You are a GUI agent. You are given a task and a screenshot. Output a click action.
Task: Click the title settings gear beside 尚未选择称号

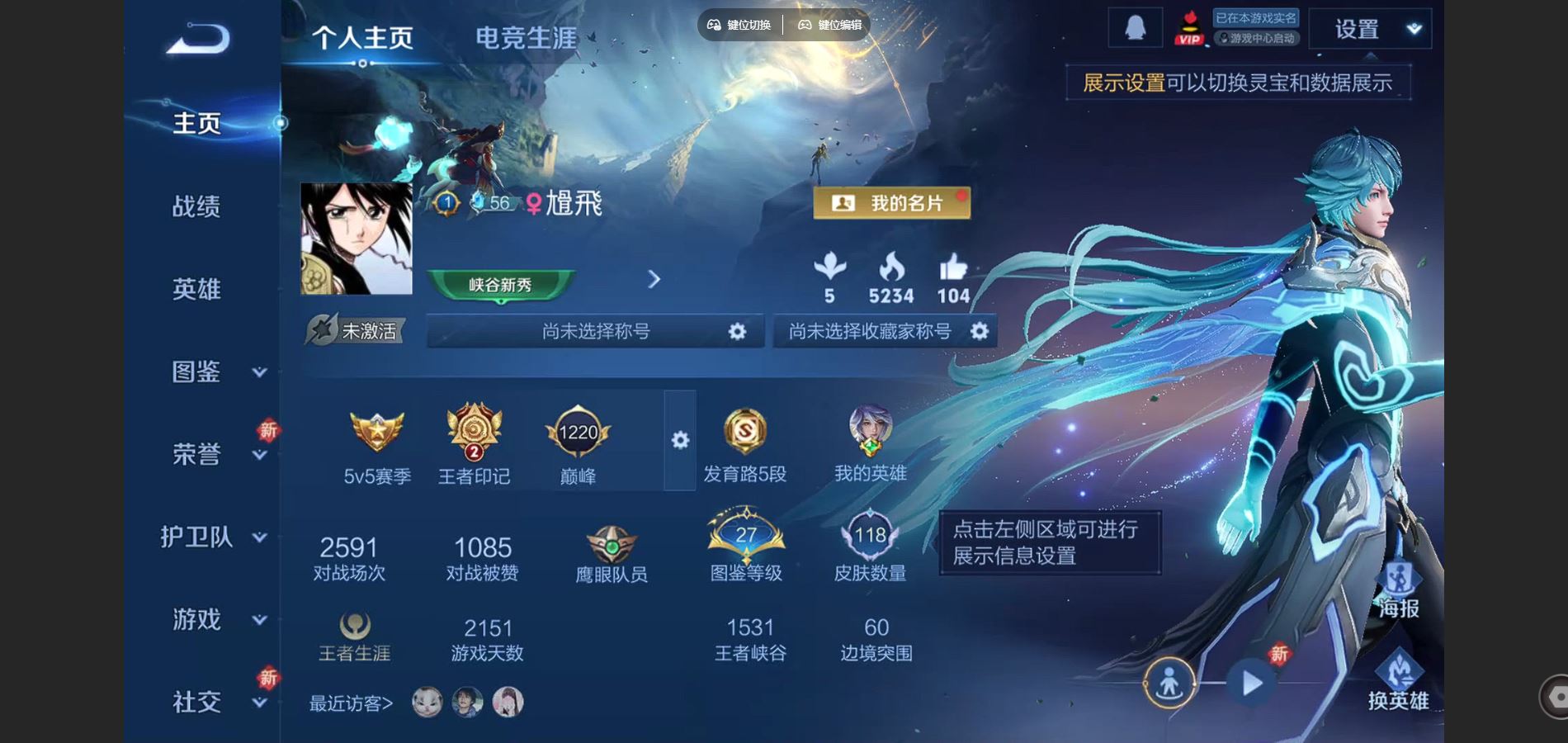pos(737,331)
